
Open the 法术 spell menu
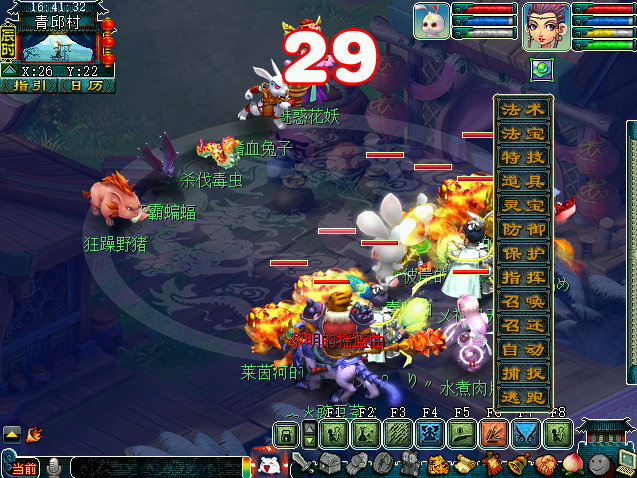[x=523, y=110]
